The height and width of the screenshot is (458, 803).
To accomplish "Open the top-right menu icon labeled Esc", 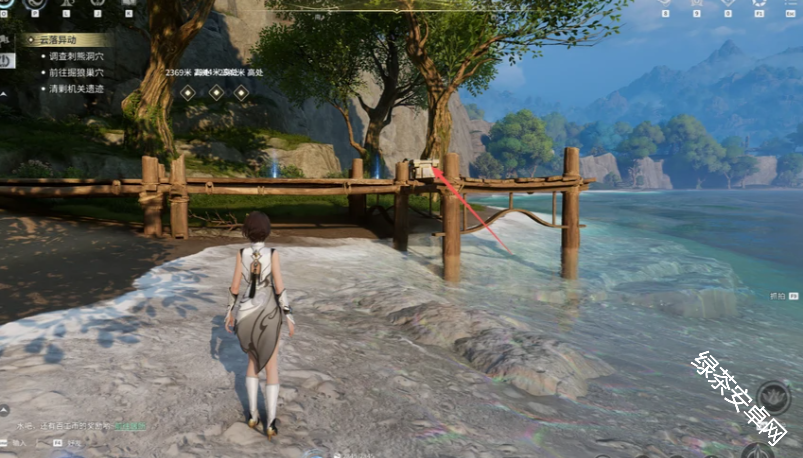I will pos(790,4).
